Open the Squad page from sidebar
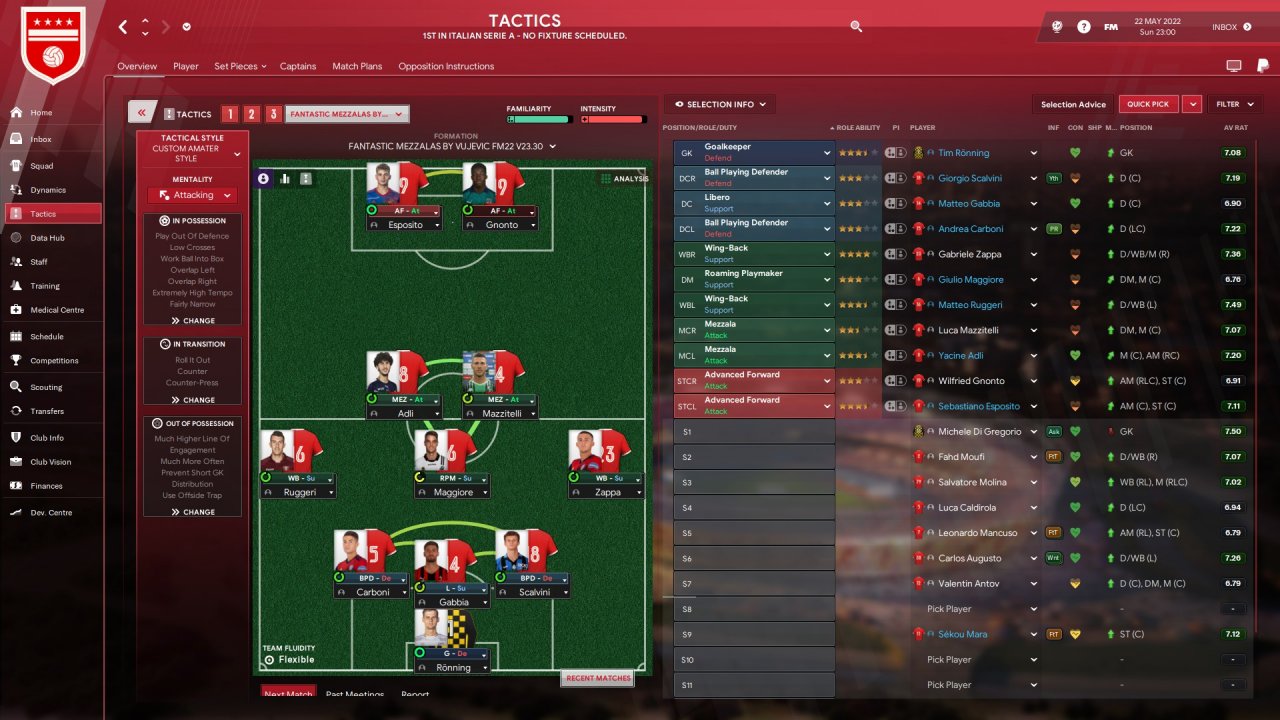Image resolution: width=1280 pixels, height=720 pixels. [41, 166]
